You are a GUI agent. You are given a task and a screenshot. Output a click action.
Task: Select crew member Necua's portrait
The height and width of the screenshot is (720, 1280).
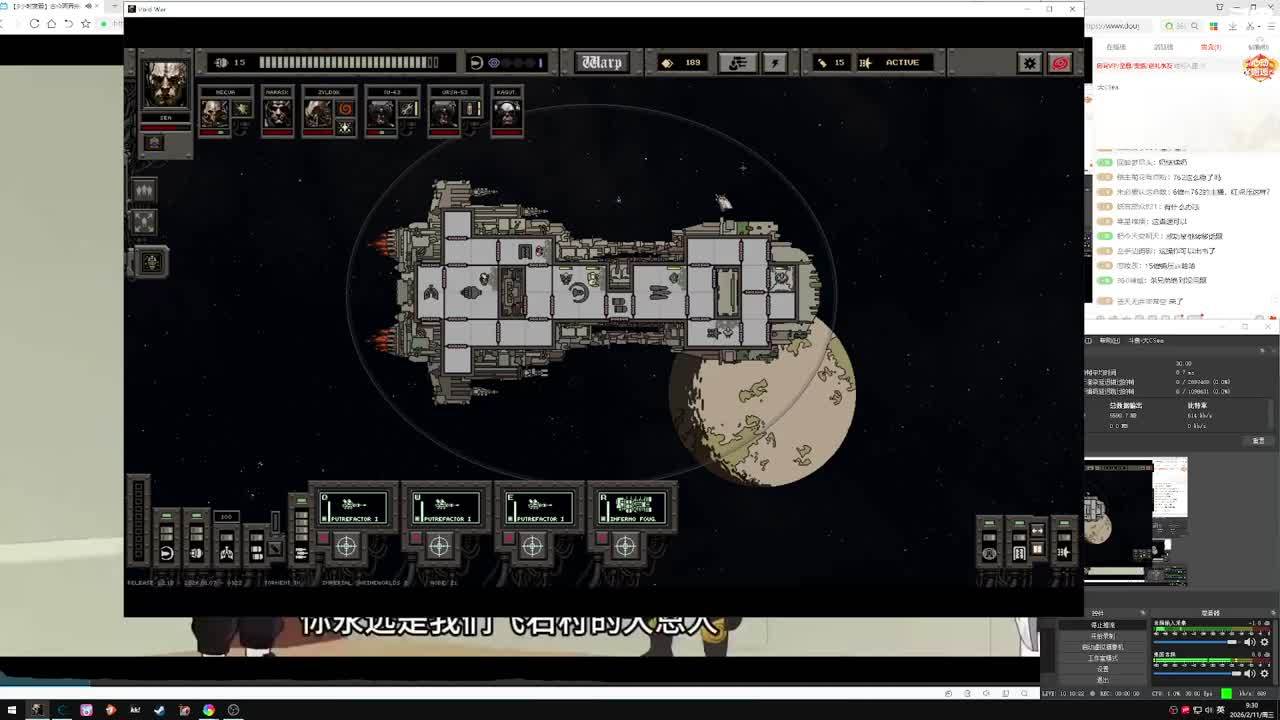point(213,113)
